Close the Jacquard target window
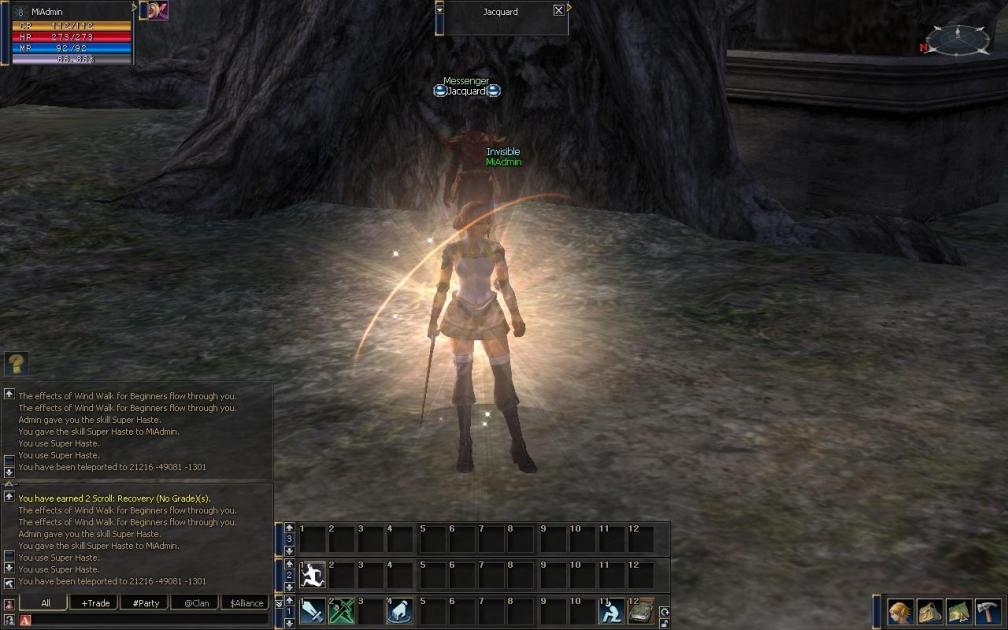Image resolution: width=1008 pixels, height=630 pixels. point(558,10)
